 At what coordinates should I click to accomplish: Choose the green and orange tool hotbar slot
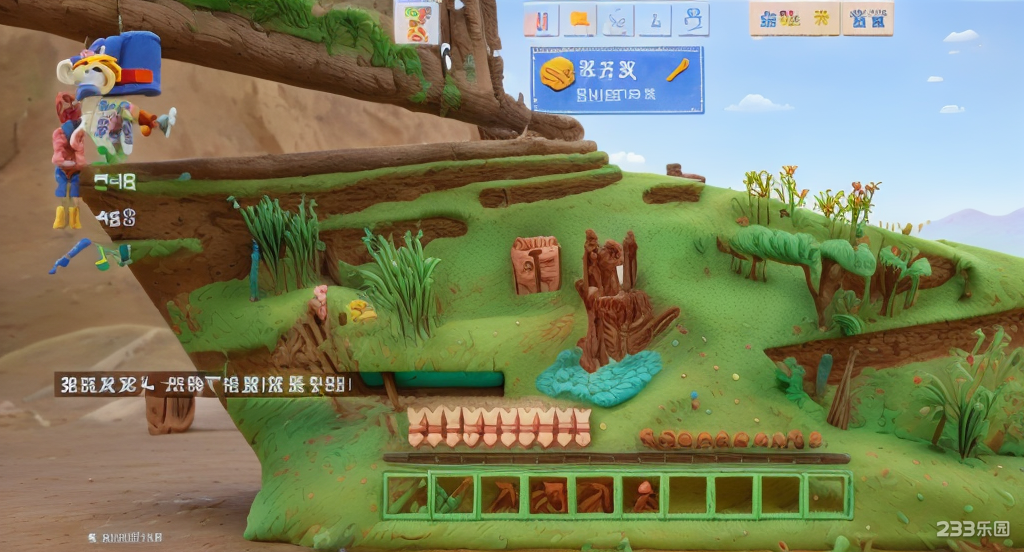pos(452,494)
